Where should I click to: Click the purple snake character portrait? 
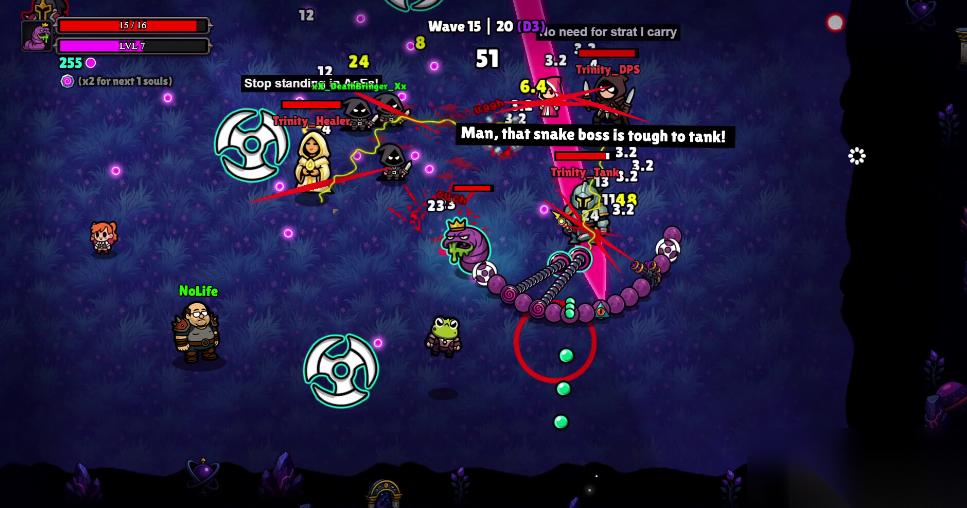tap(37, 35)
